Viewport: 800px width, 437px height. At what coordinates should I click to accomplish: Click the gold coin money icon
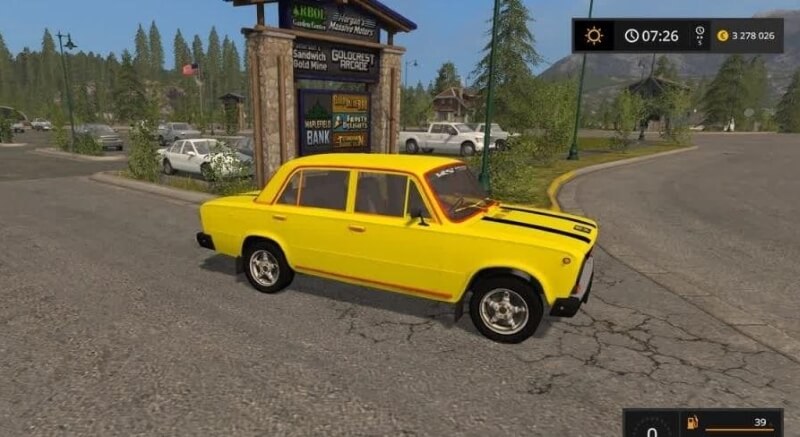(x=722, y=36)
